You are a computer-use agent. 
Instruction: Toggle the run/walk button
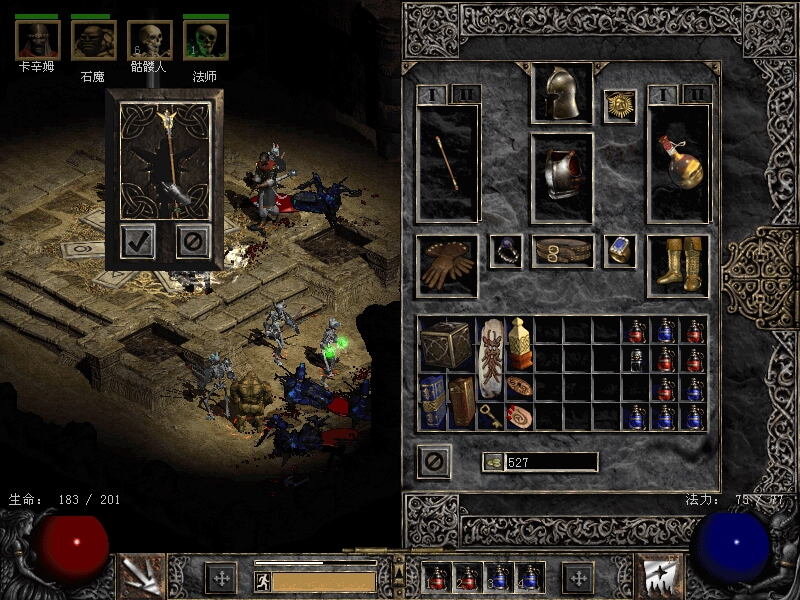click(262, 581)
